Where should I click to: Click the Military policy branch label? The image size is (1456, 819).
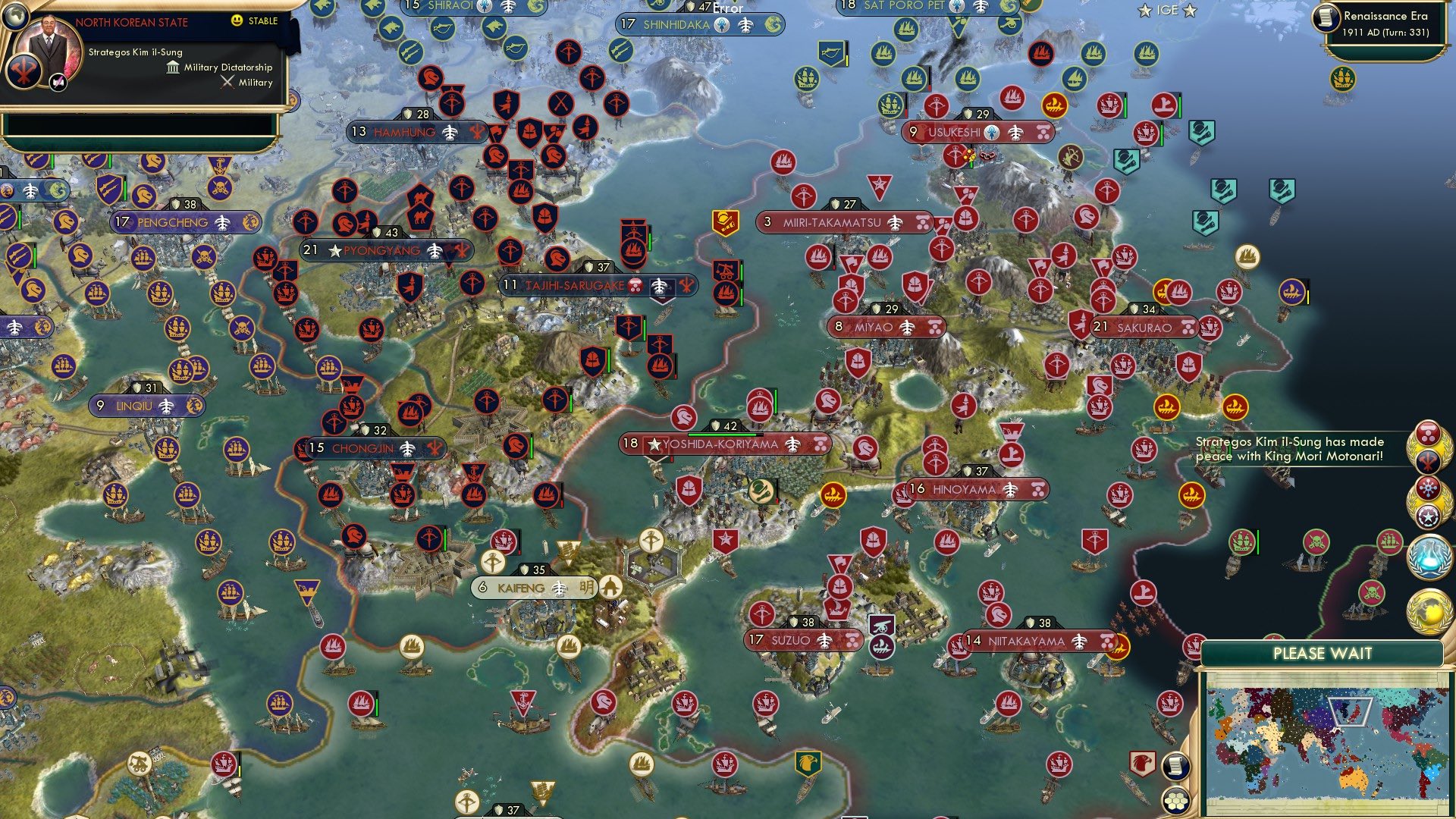click(251, 82)
